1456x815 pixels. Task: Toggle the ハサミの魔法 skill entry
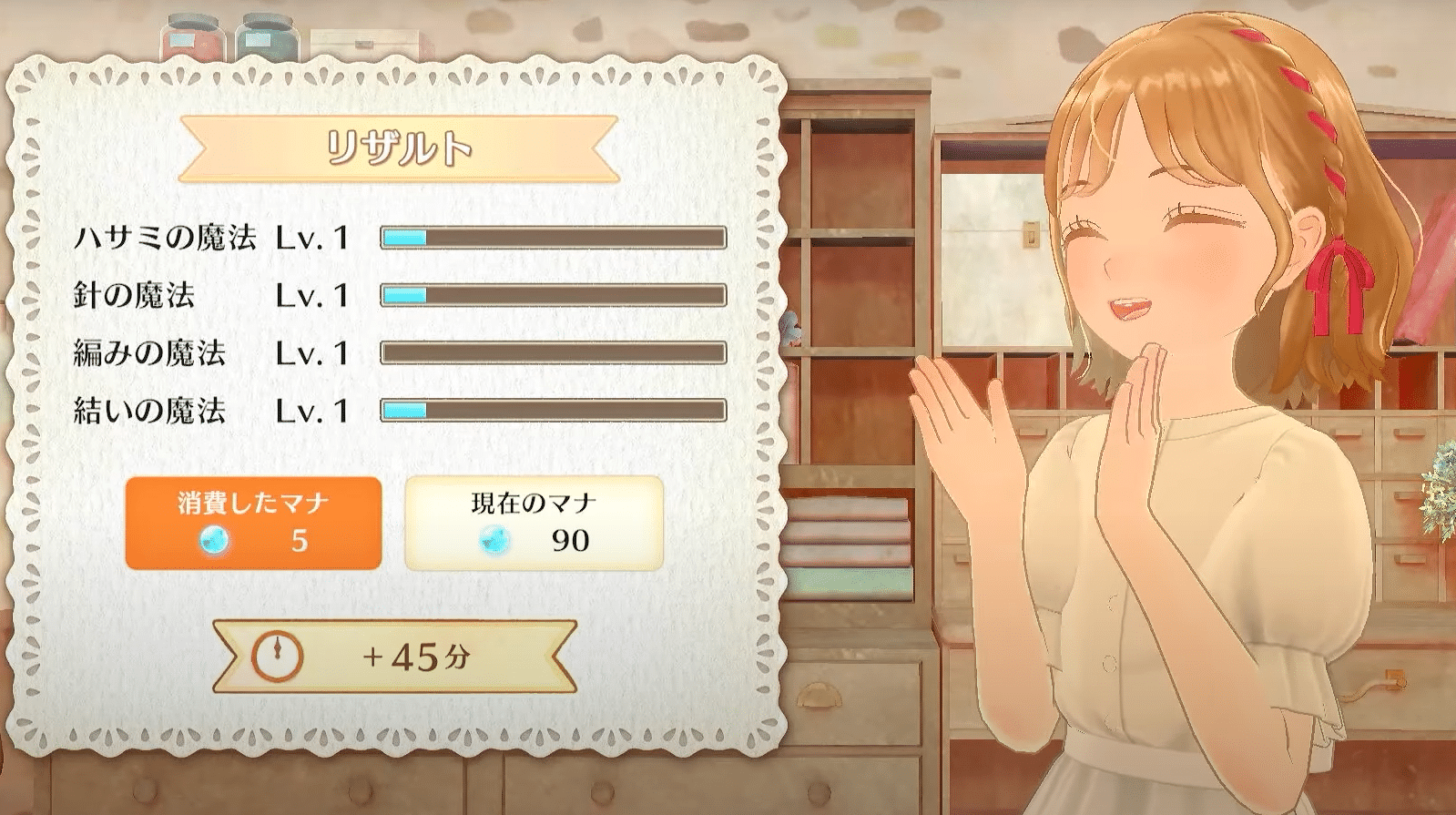coord(168,237)
